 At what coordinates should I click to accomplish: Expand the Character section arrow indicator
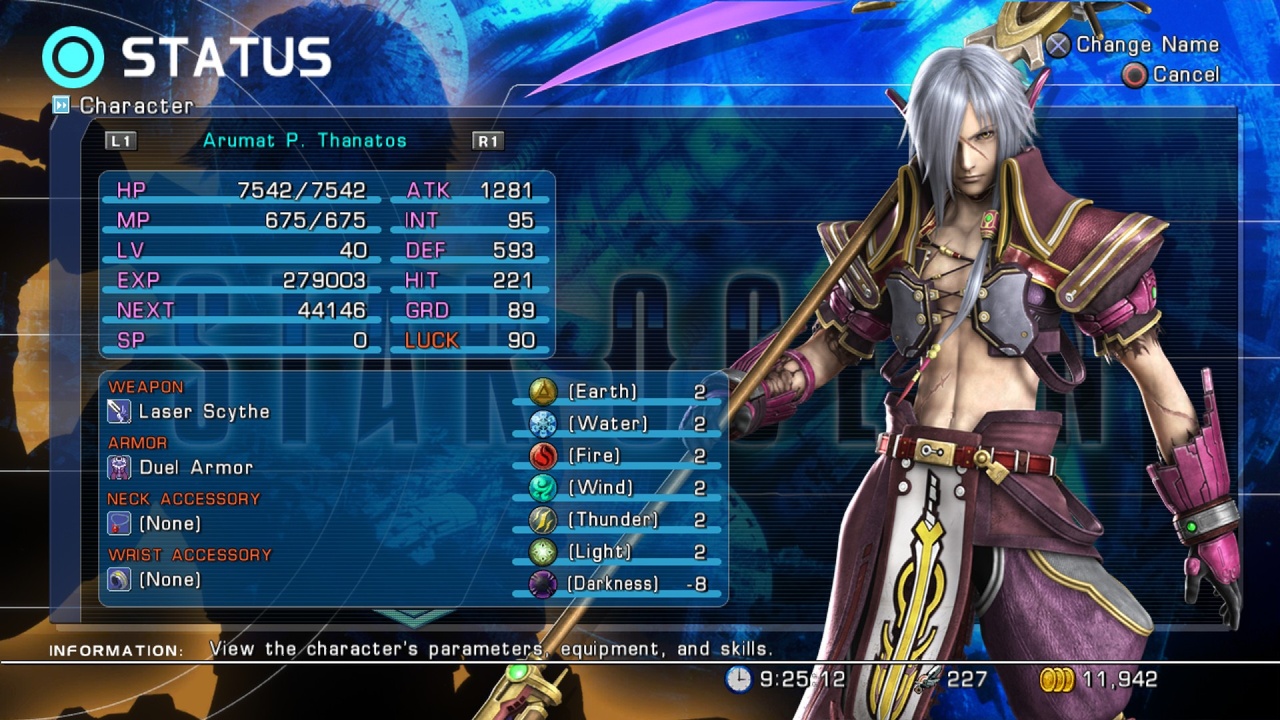[63, 105]
